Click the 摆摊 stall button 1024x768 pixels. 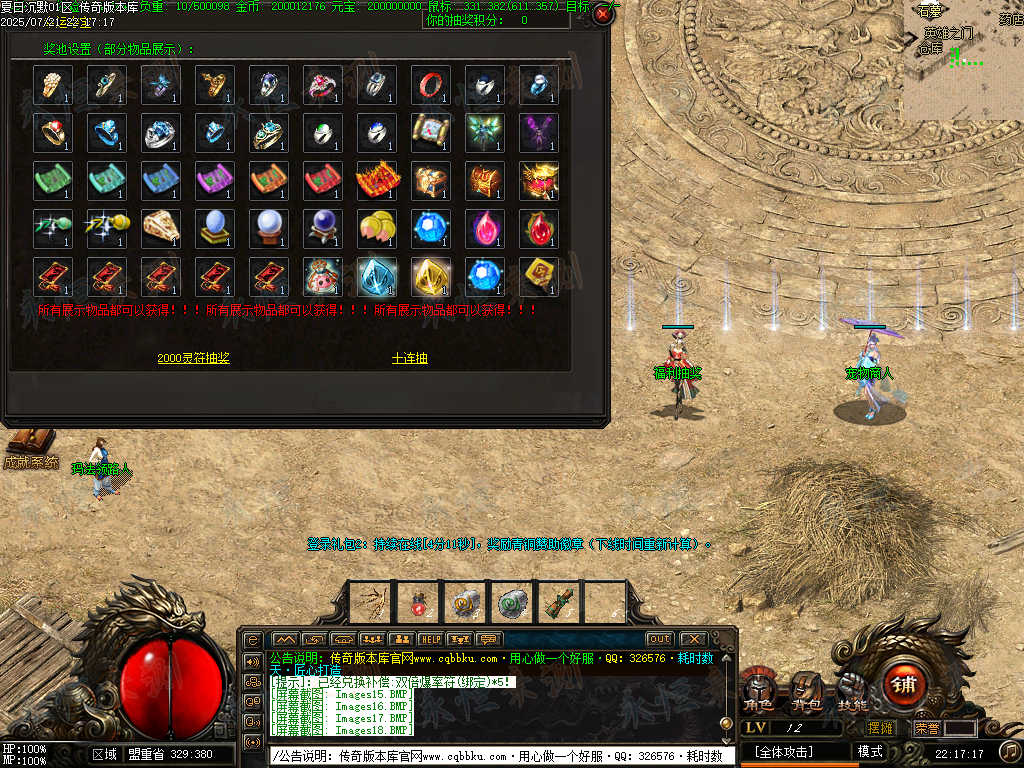881,729
